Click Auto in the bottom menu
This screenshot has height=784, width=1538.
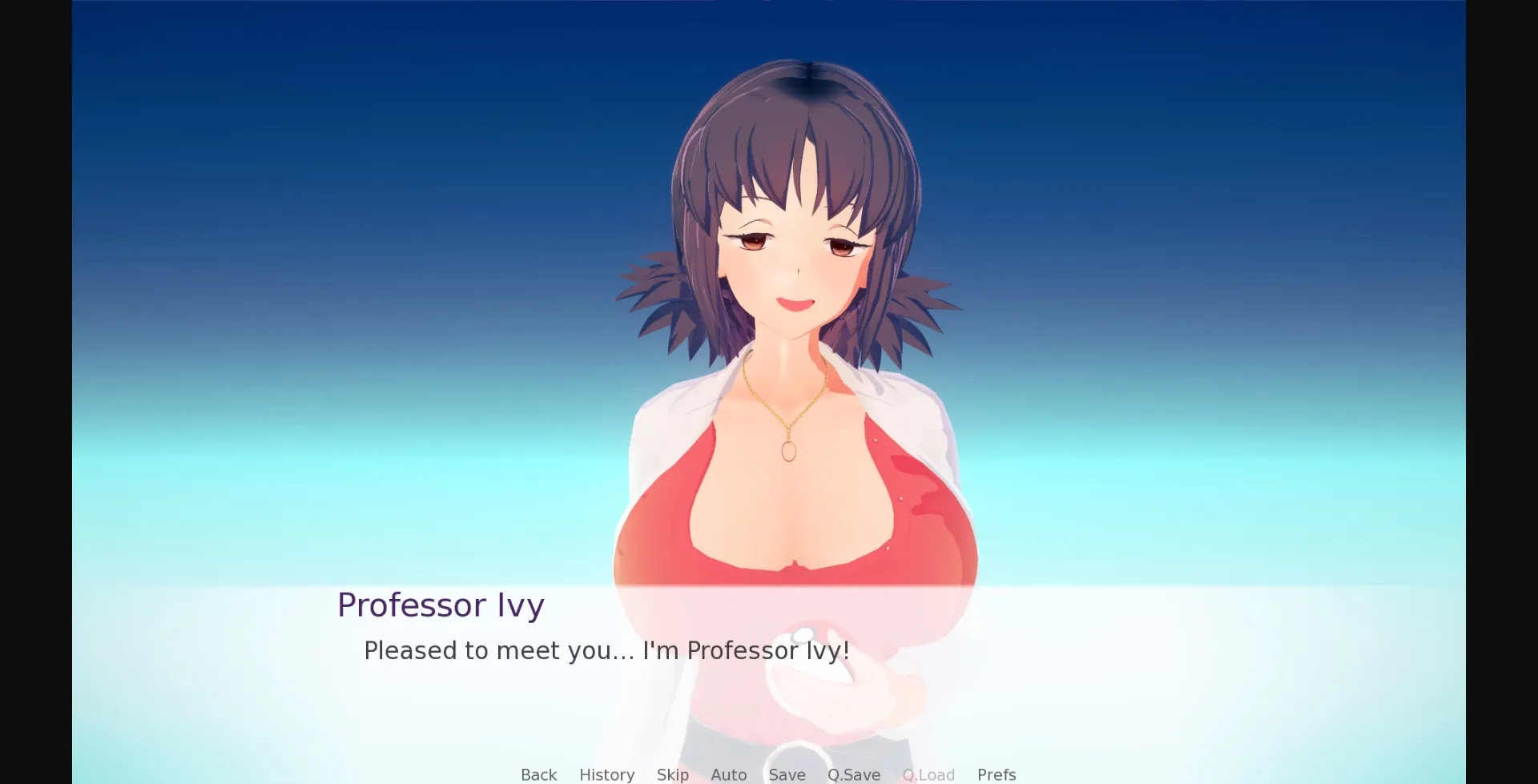point(728,774)
